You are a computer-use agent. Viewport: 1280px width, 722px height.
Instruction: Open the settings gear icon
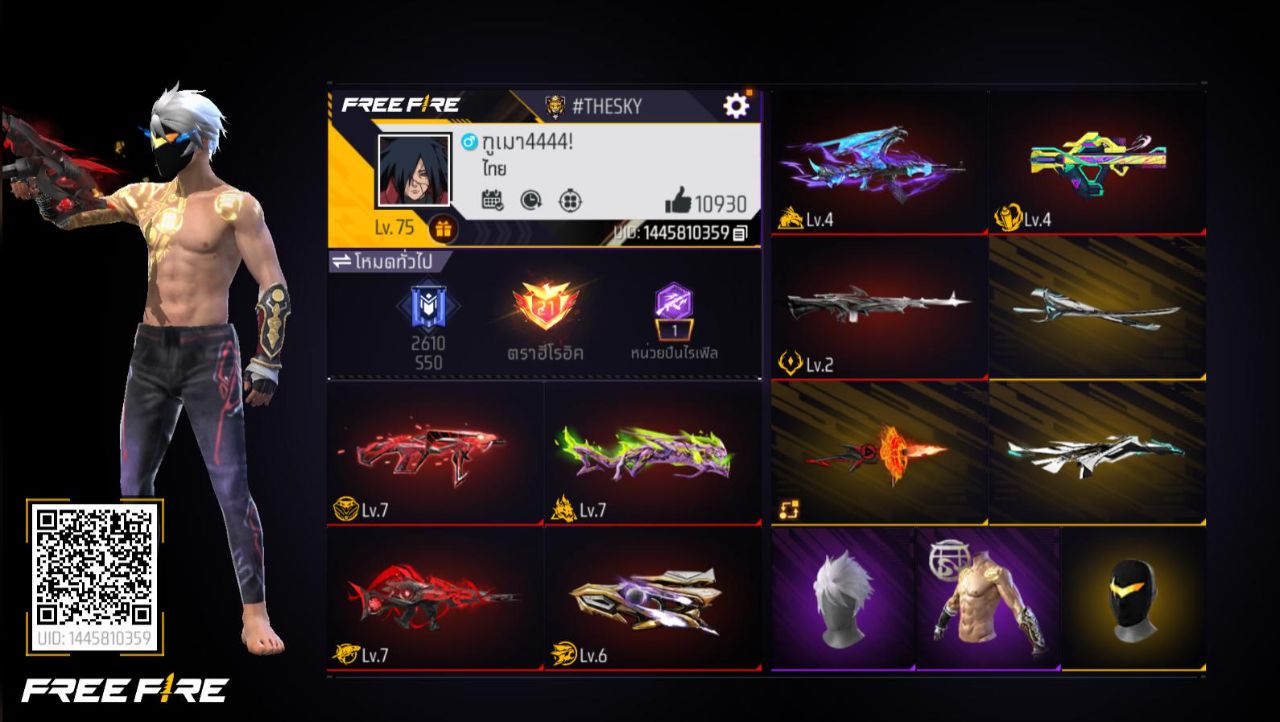(737, 103)
